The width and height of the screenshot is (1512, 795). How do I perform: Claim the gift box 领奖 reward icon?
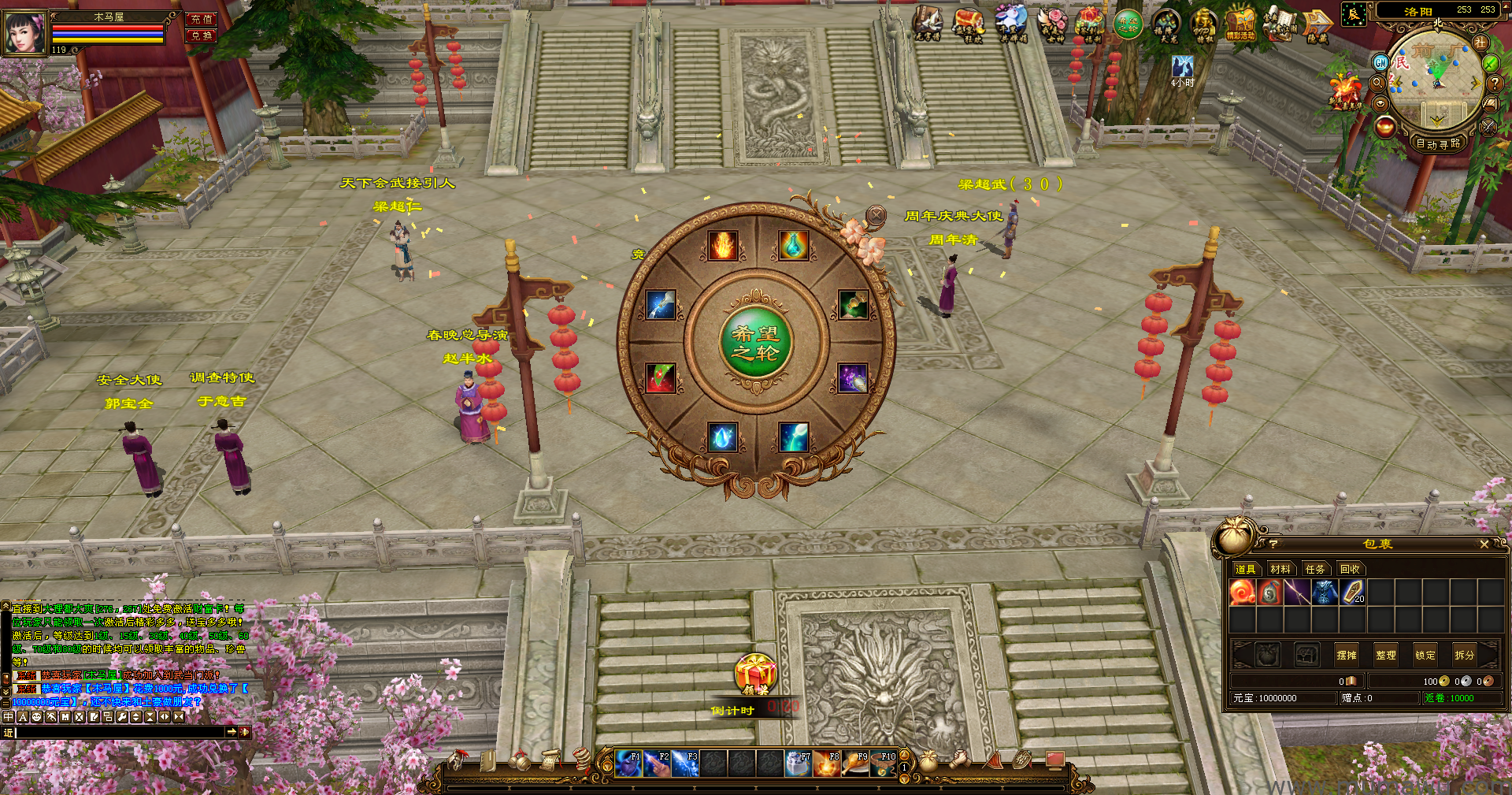pyautogui.click(x=754, y=674)
